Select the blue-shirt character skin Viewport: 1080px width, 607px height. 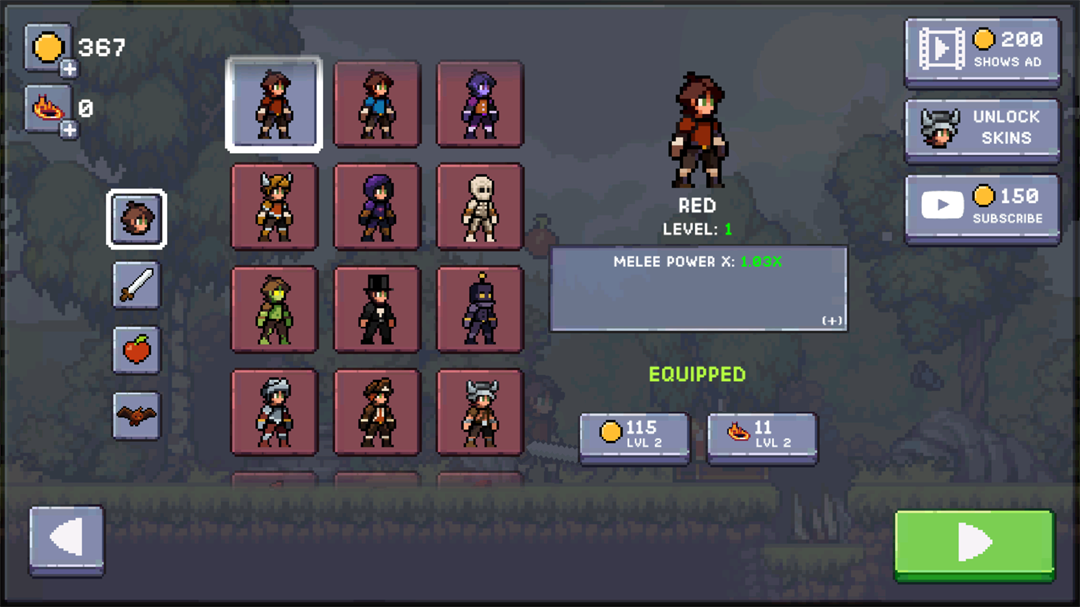tap(377, 104)
